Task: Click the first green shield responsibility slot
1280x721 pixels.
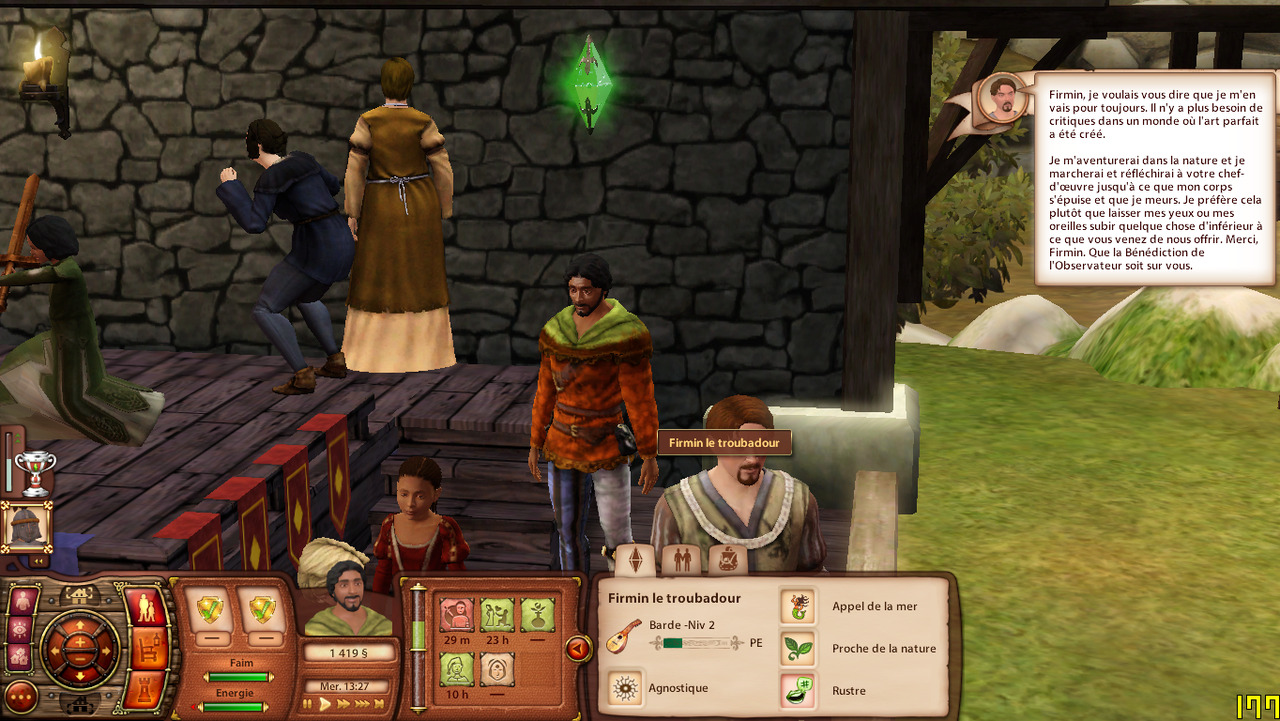Action: coord(210,609)
